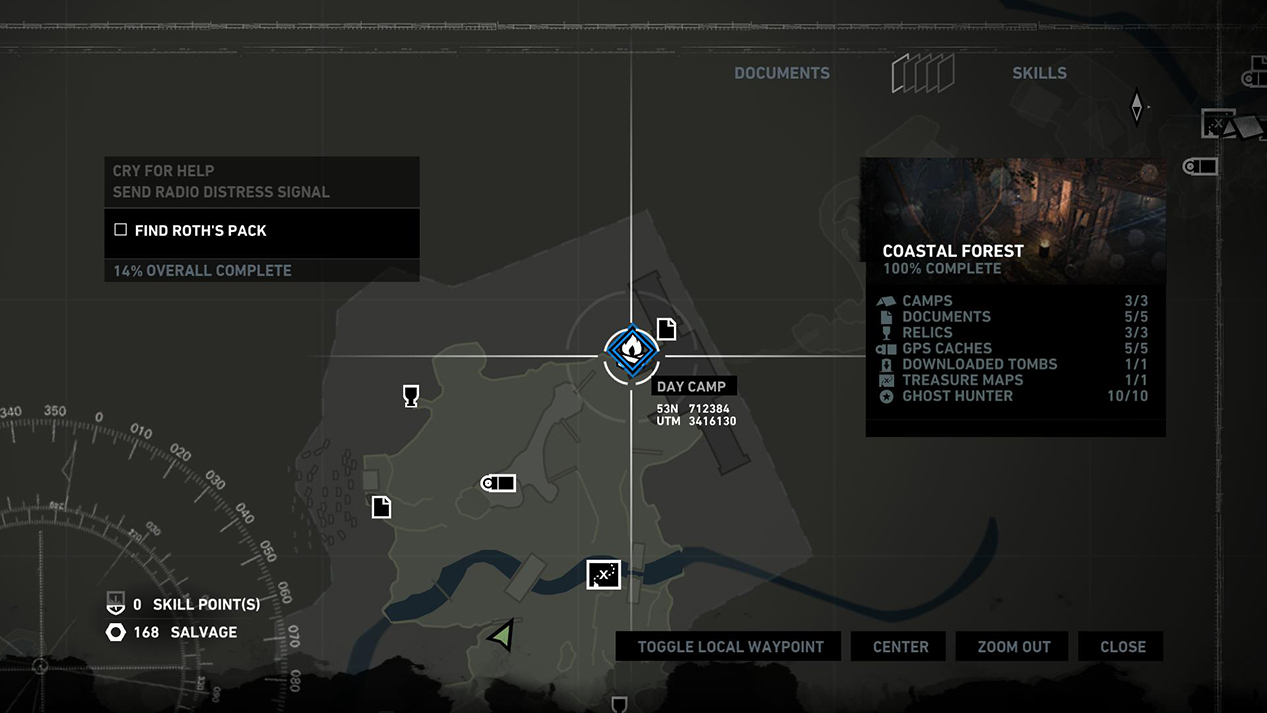Screen dimensions: 1267x713
Task: Zoom out the map
Action: pyautogui.click(x=1013, y=647)
